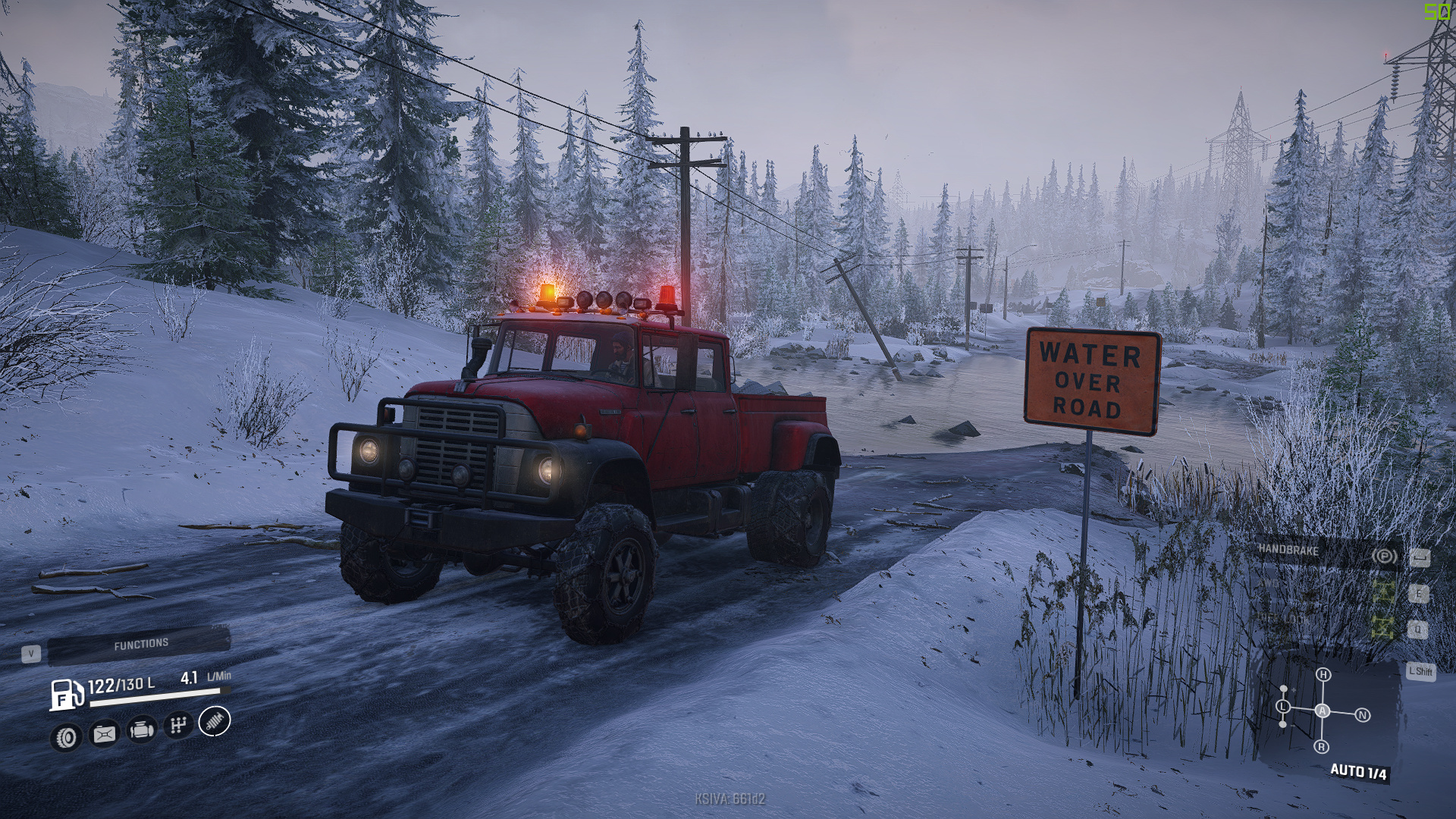Shift to Low gear (L)

pyautogui.click(x=1283, y=707)
